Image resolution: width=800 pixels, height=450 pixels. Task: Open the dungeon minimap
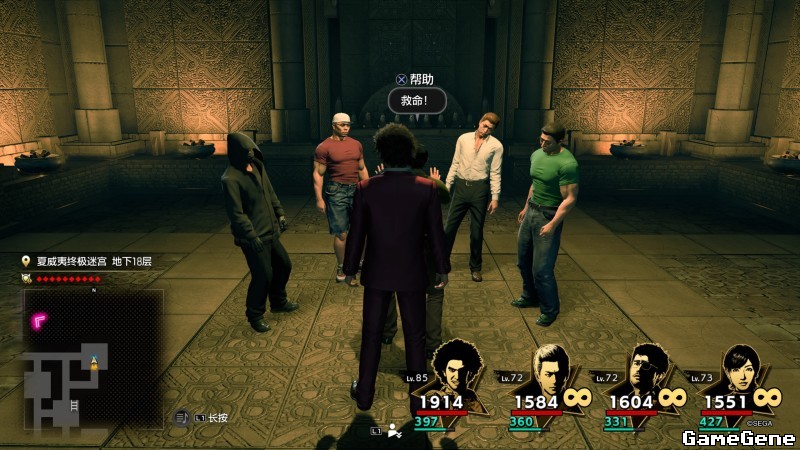(x=93, y=359)
